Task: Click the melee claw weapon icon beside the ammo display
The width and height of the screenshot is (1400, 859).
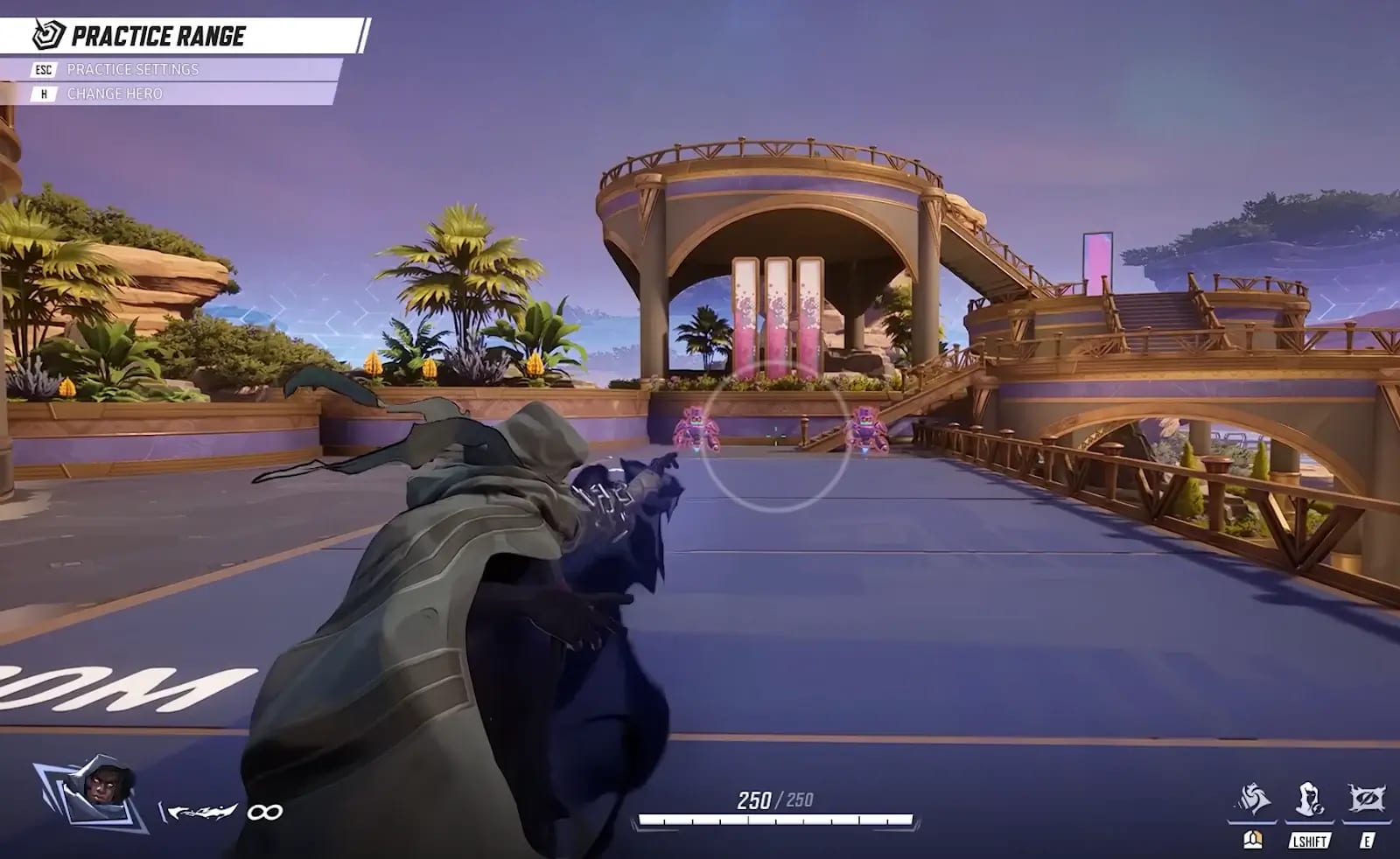Action: [x=201, y=812]
